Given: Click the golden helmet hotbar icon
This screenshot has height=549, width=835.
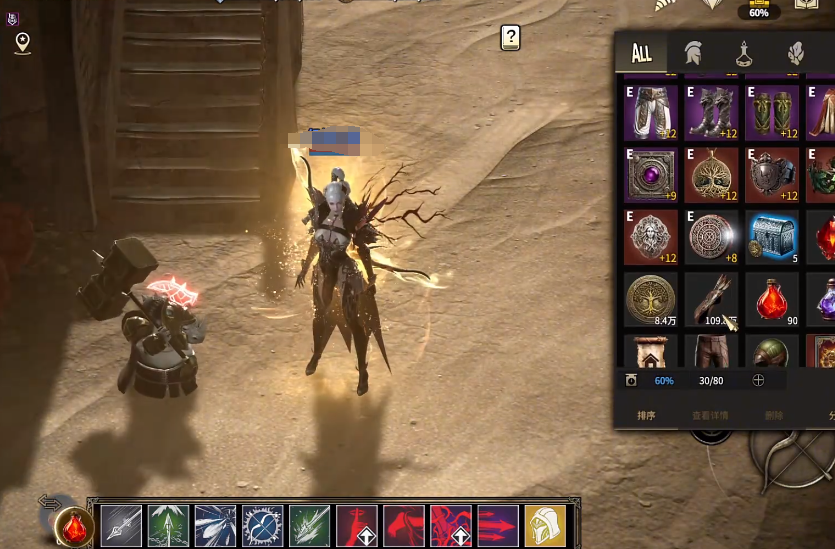Looking at the screenshot, I should click(x=545, y=525).
